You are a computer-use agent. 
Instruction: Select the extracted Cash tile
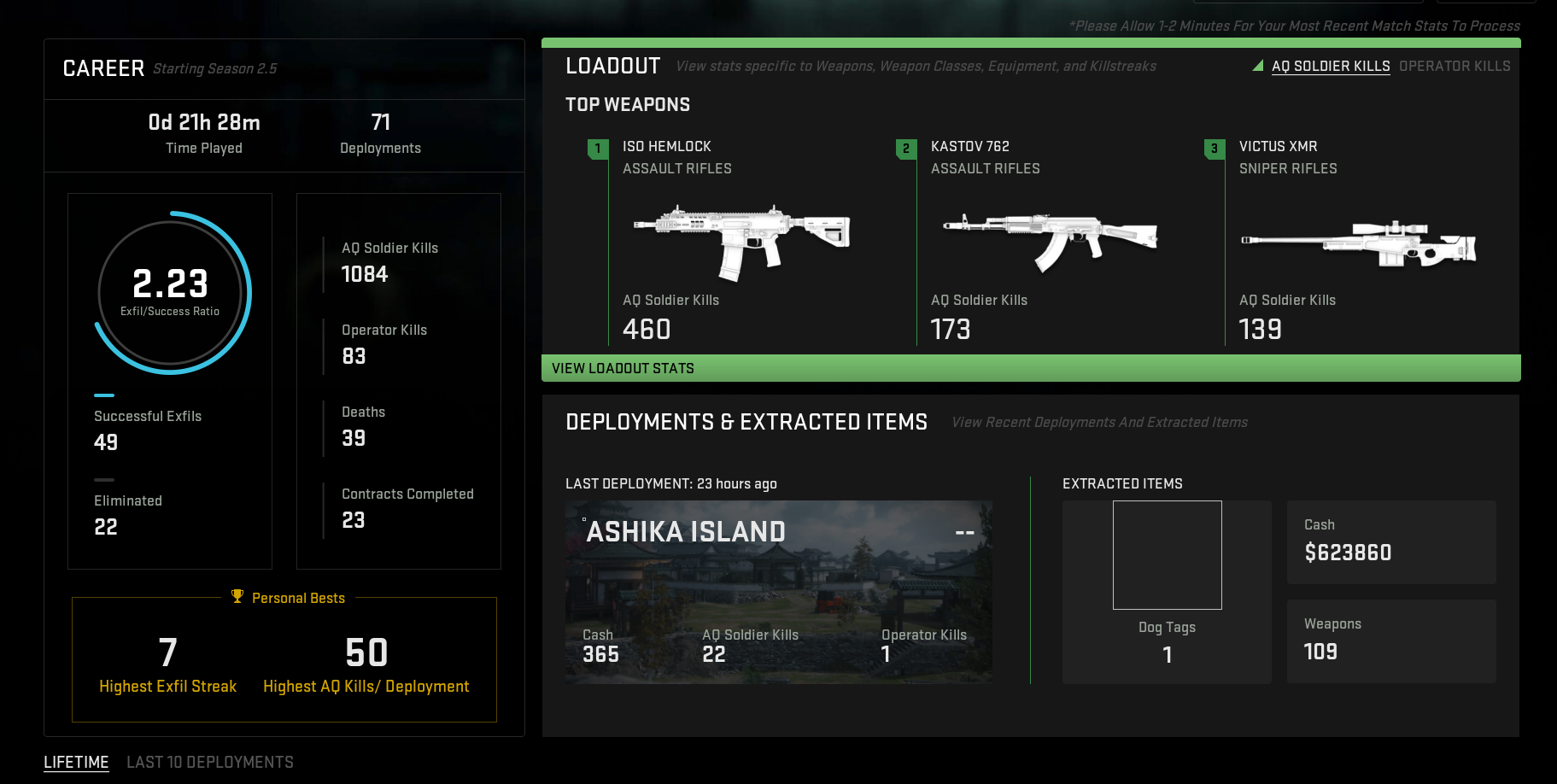(1390, 542)
